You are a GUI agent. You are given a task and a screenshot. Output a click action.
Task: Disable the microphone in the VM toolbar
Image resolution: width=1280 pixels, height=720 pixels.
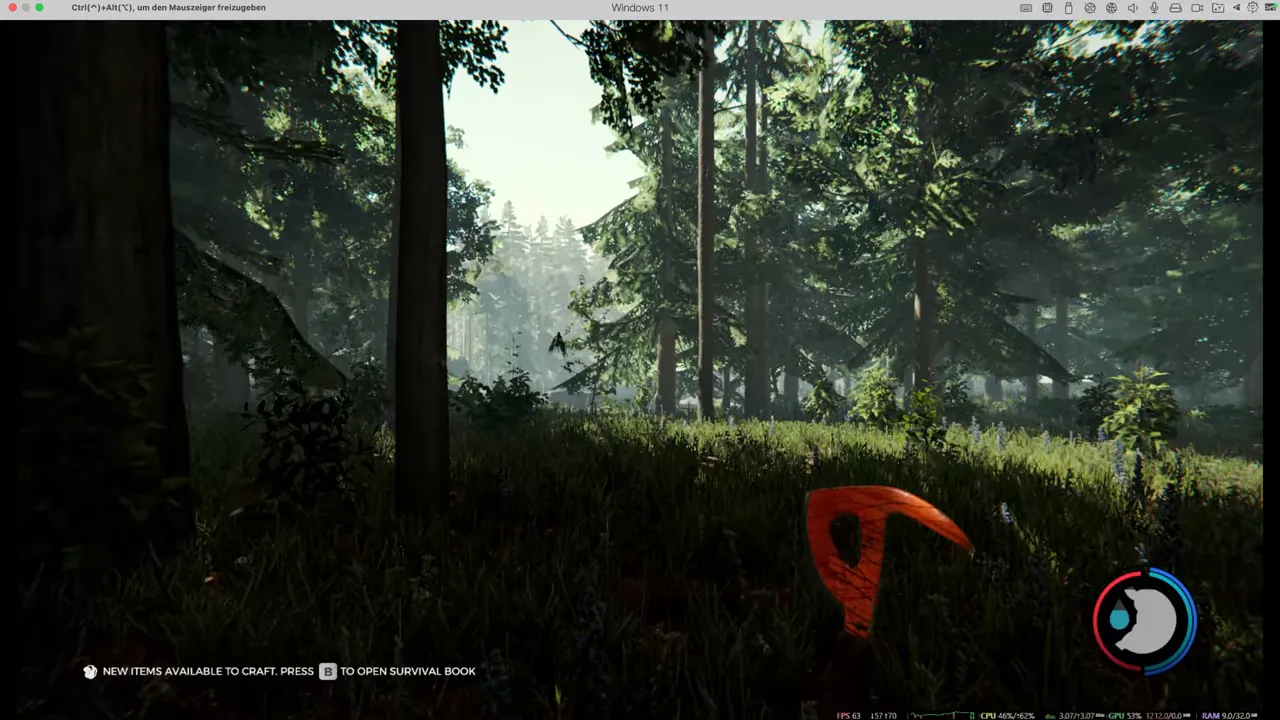[1153, 8]
